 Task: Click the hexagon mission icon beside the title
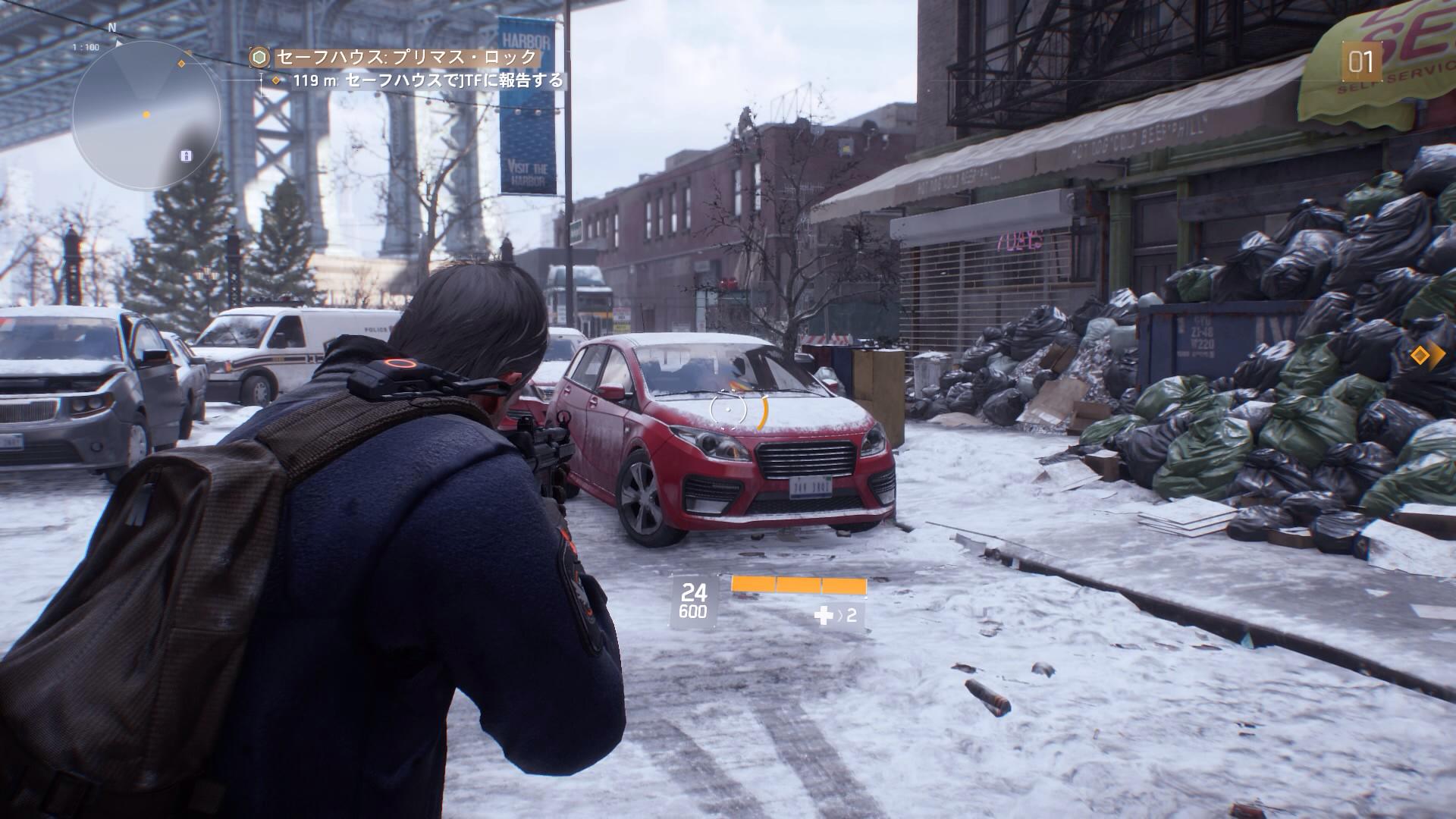260,58
